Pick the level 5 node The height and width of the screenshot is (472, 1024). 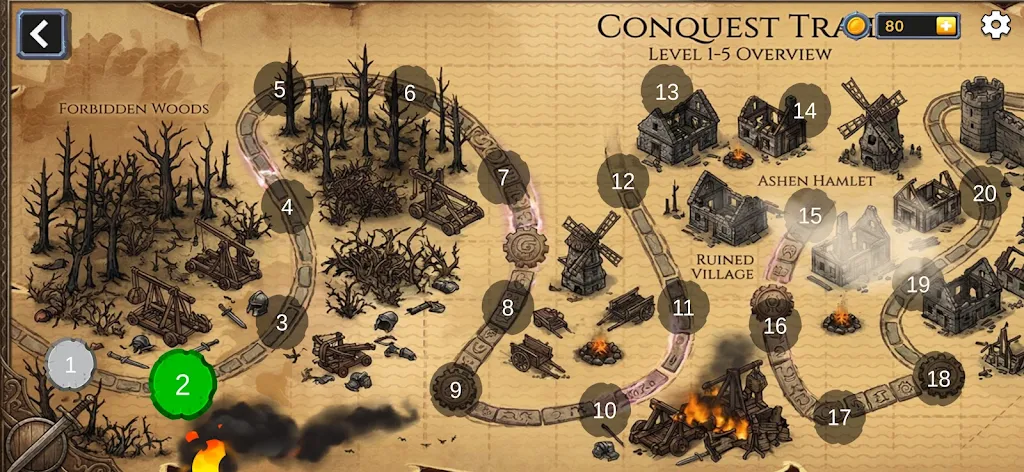tap(280, 89)
